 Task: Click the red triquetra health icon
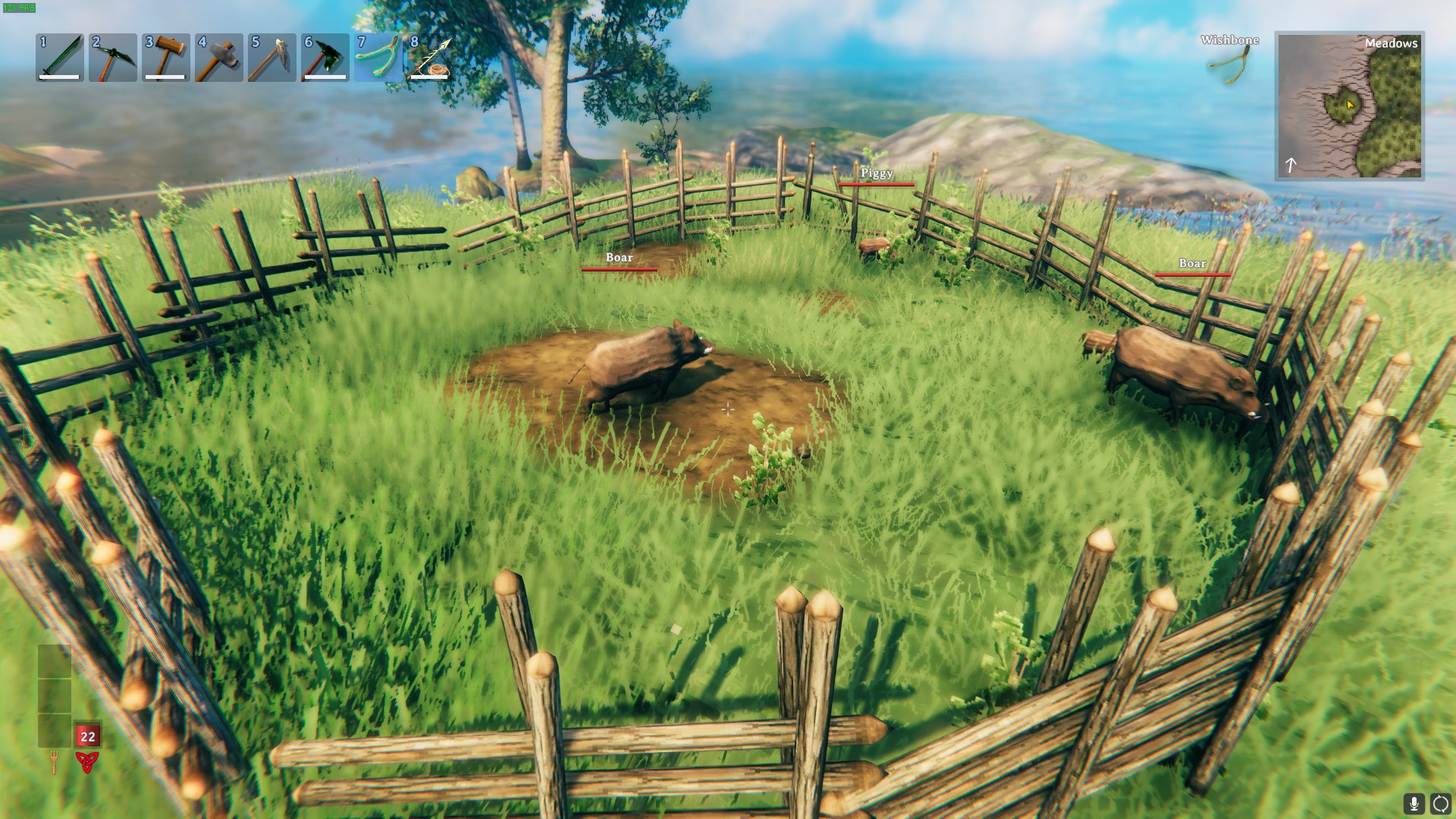[x=87, y=761]
